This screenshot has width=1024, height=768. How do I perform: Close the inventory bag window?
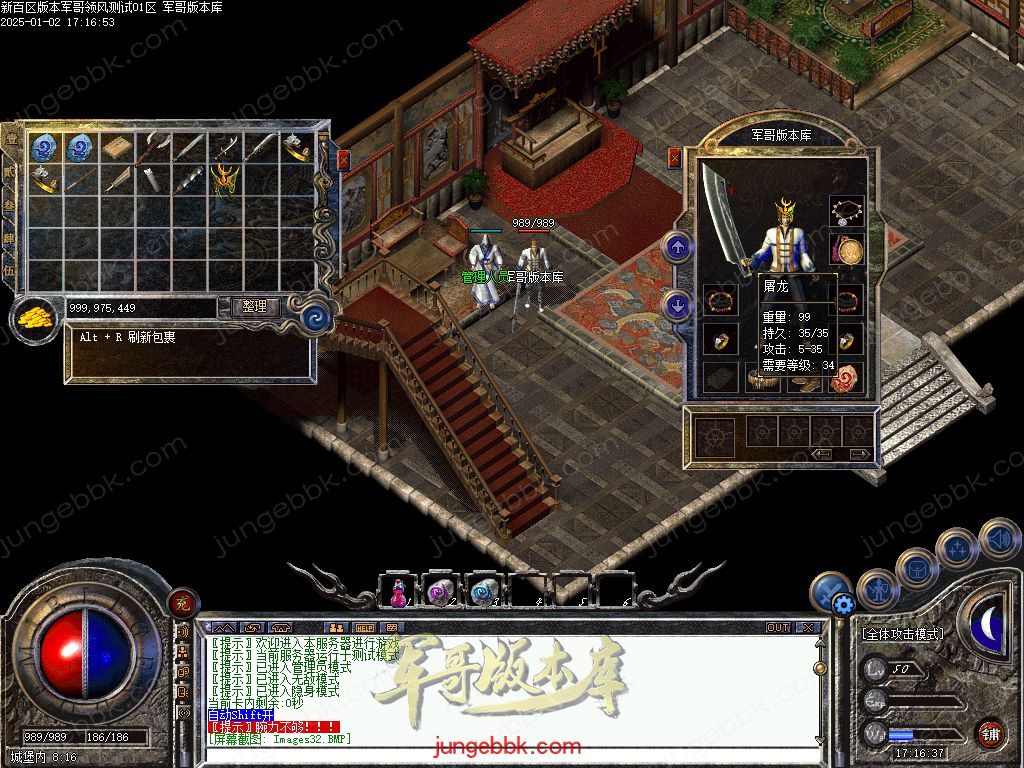(344, 159)
